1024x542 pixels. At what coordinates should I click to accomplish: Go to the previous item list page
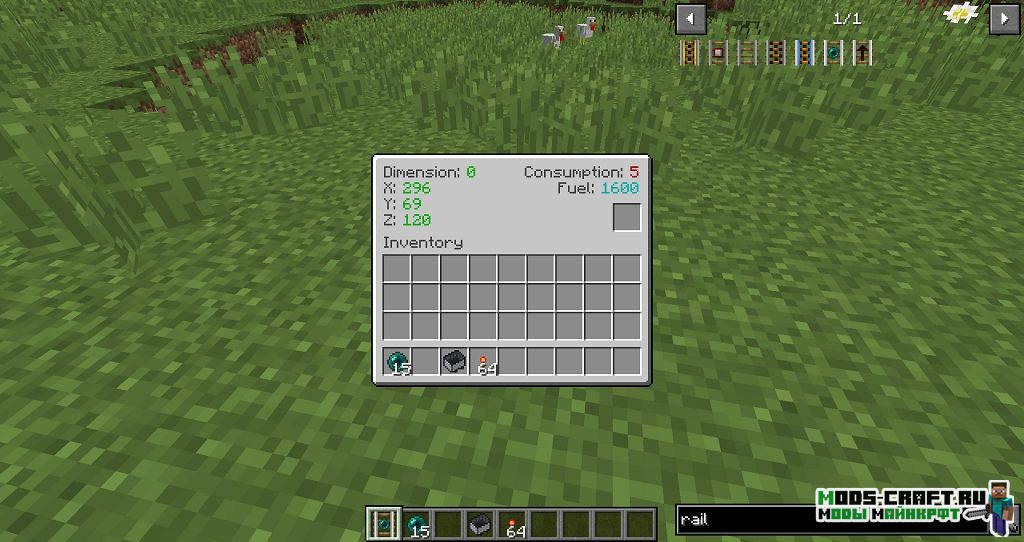tap(691, 18)
